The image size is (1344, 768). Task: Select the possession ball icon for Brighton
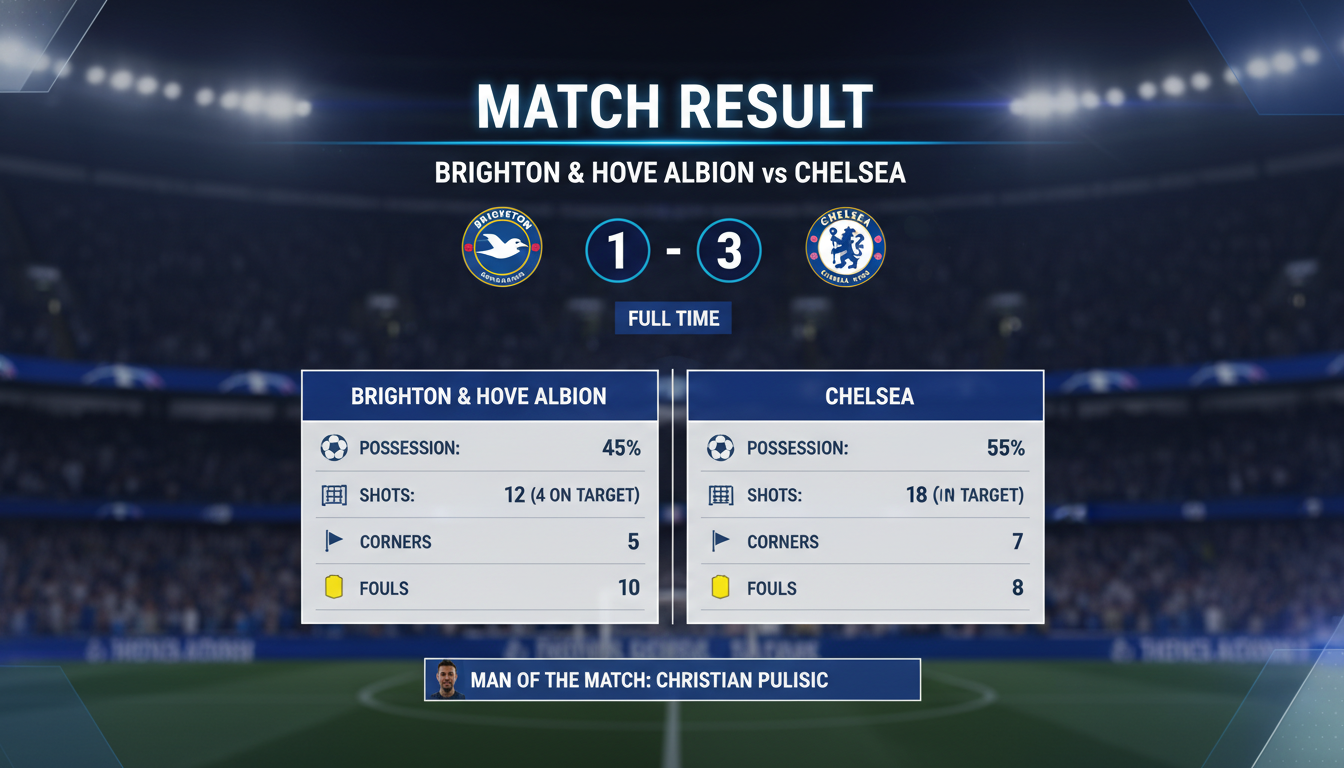click(330, 448)
